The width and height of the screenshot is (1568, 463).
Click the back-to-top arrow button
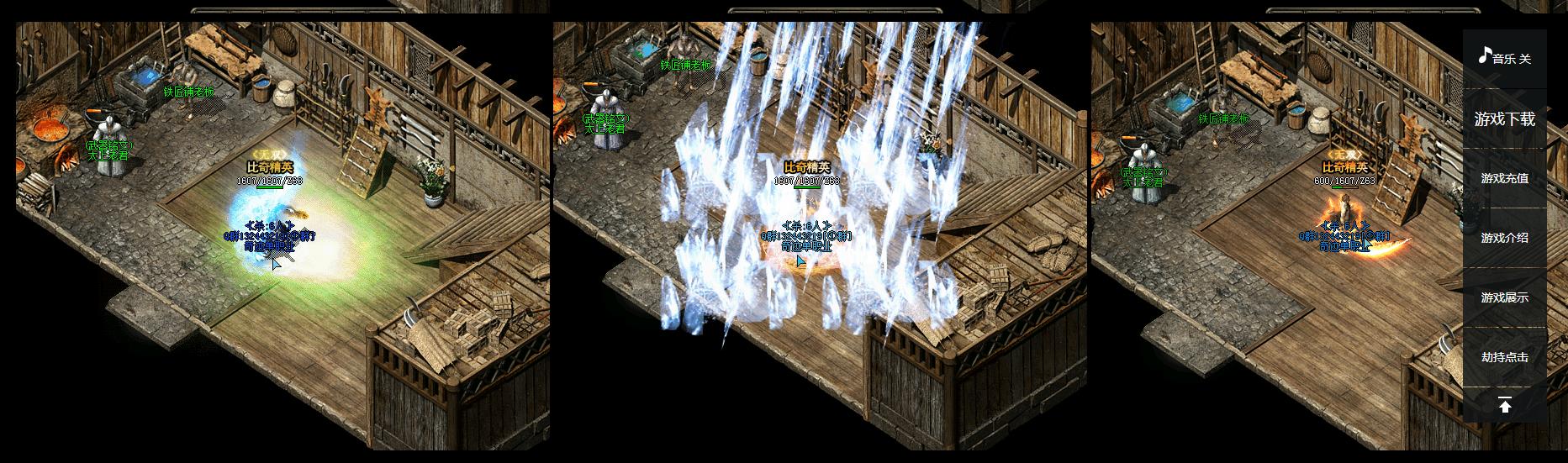(1504, 406)
